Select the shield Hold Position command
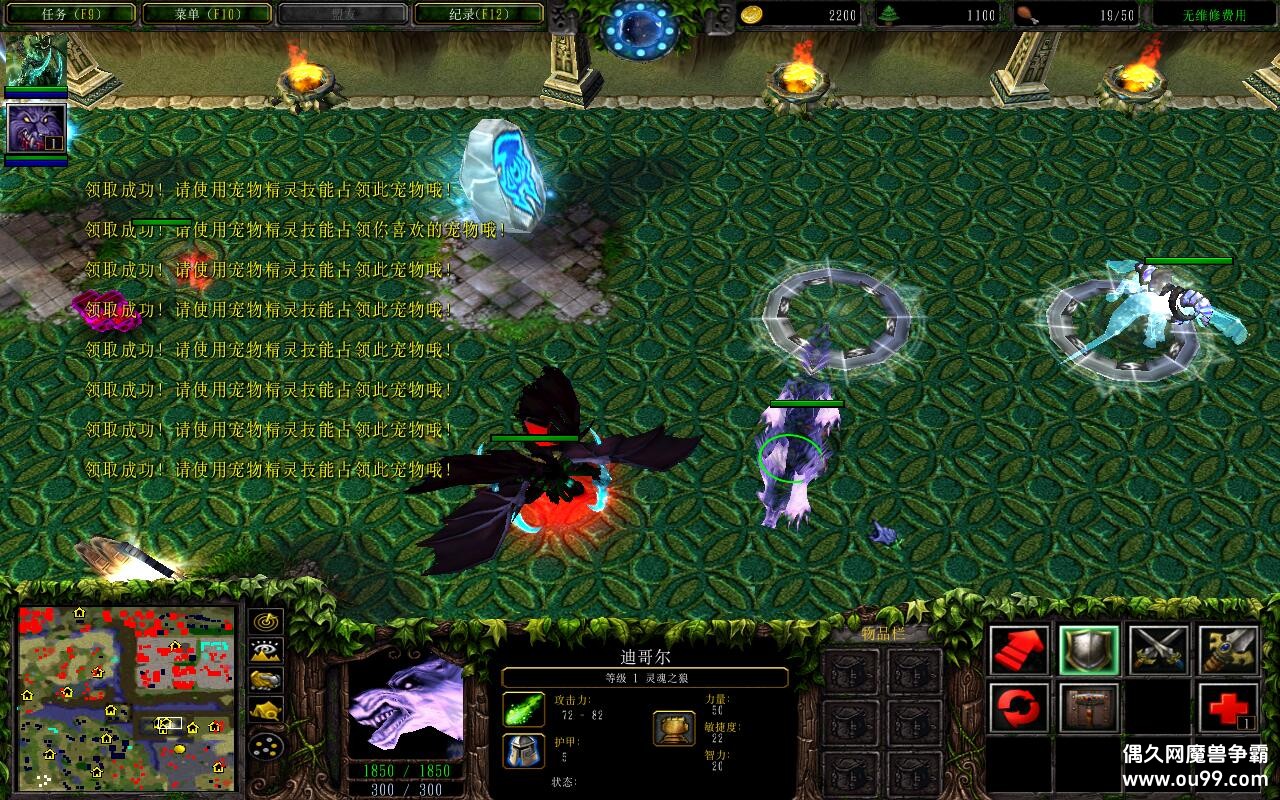This screenshot has width=1280, height=800. (1089, 650)
